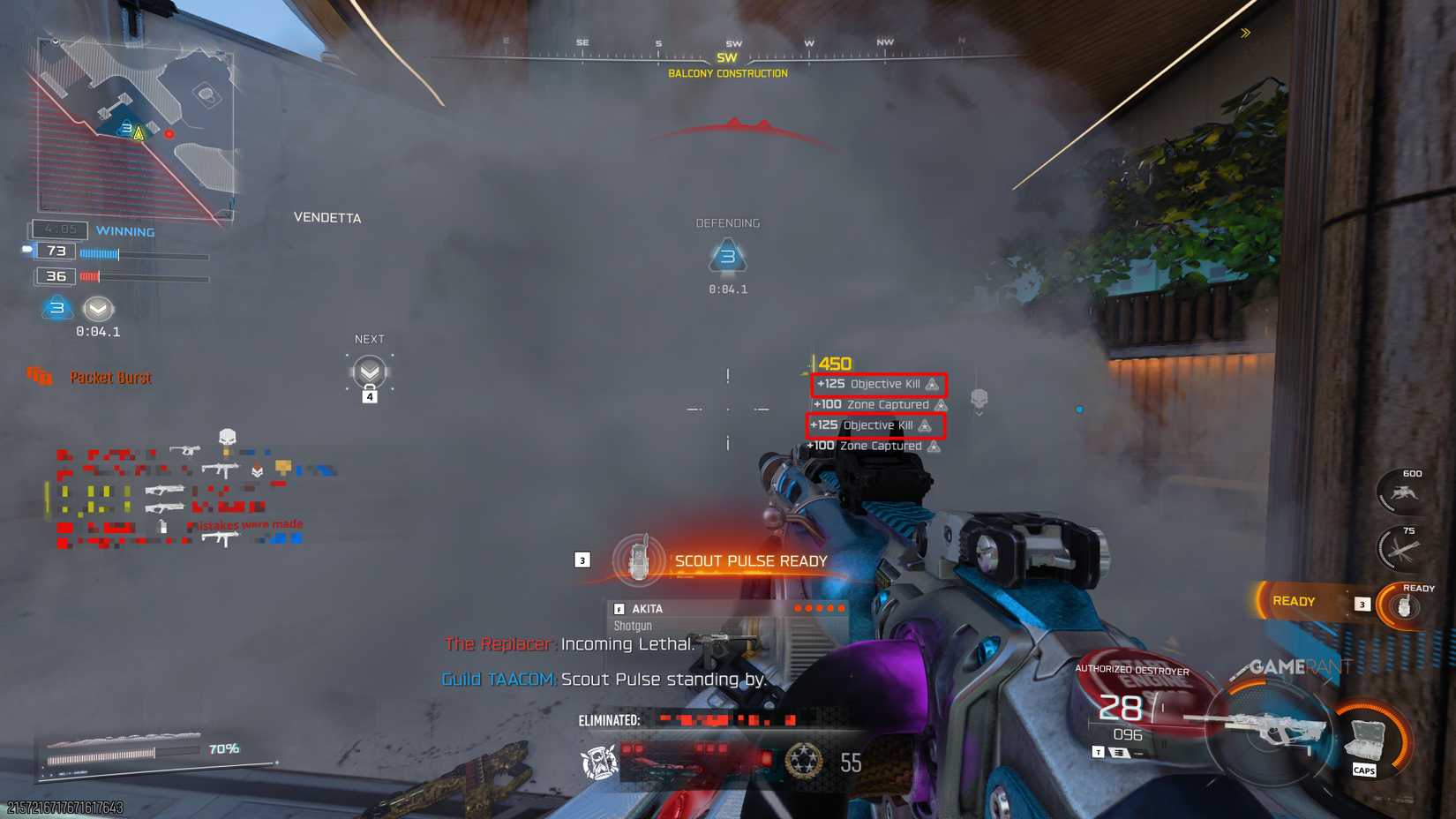The width and height of the screenshot is (1456, 819).
Task: Click the NEXT rank chevron medal
Action: [370, 370]
